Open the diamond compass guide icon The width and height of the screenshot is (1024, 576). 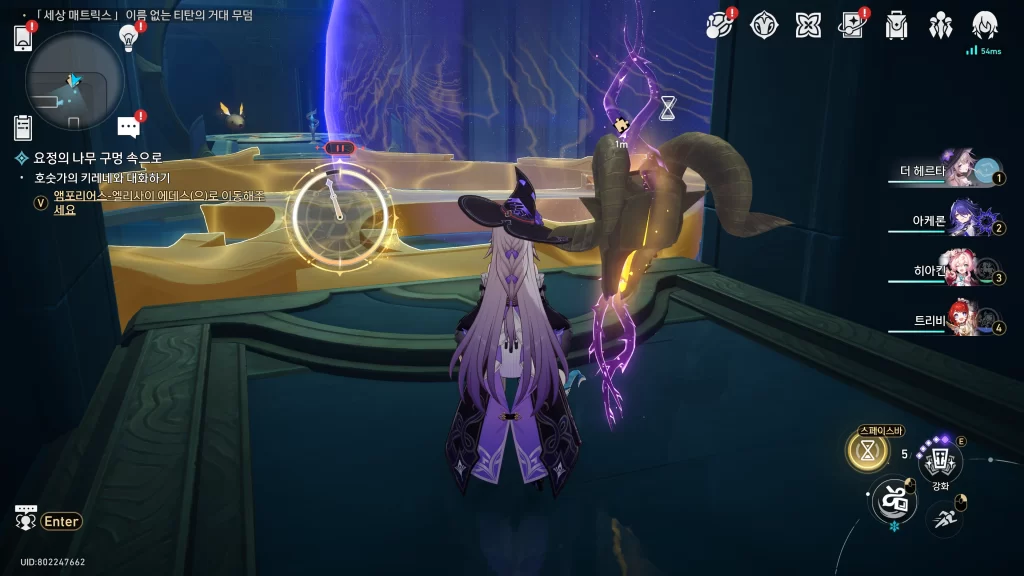pos(764,25)
